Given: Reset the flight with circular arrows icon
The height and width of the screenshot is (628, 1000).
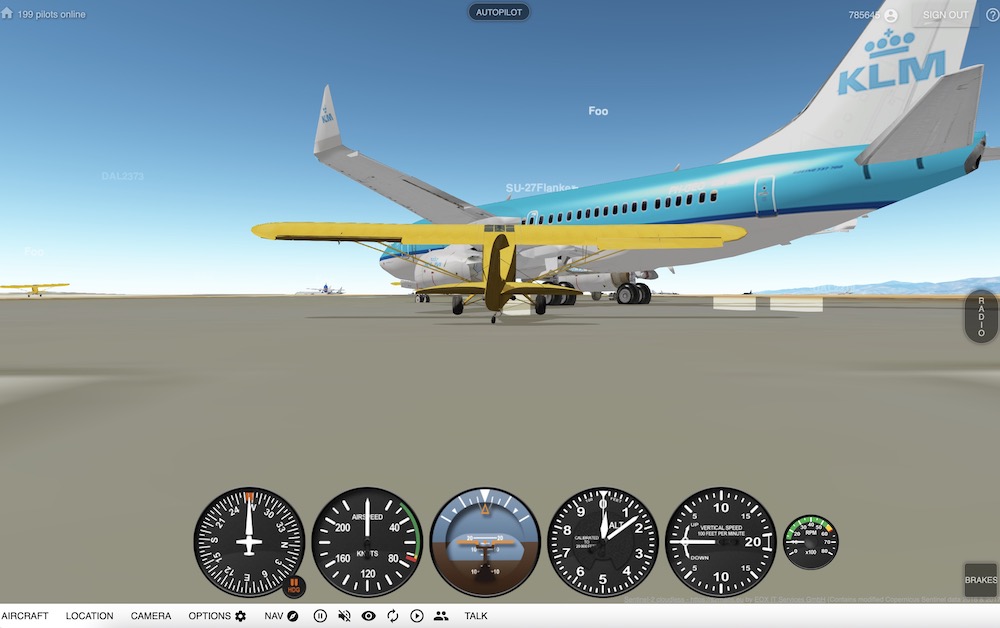Looking at the screenshot, I should [x=393, y=616].
